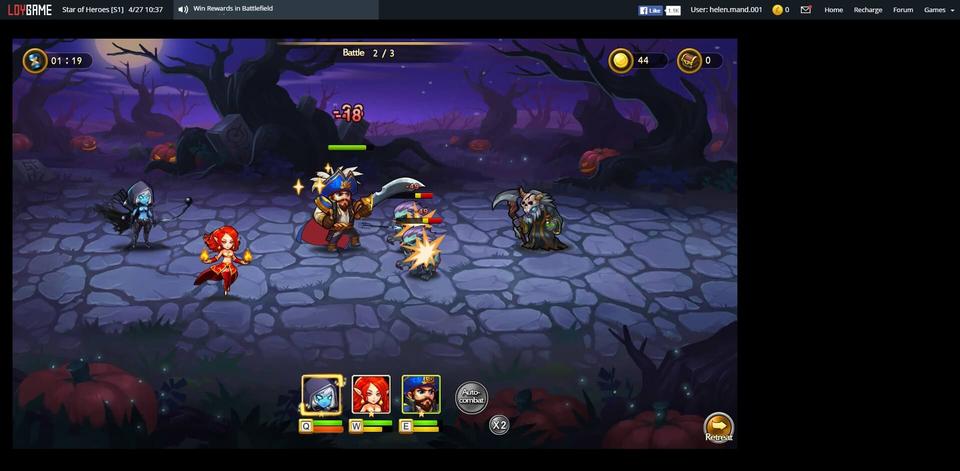Toggle the Auto-Combat button
Screen dimensions: 960x471
point(472,397)
